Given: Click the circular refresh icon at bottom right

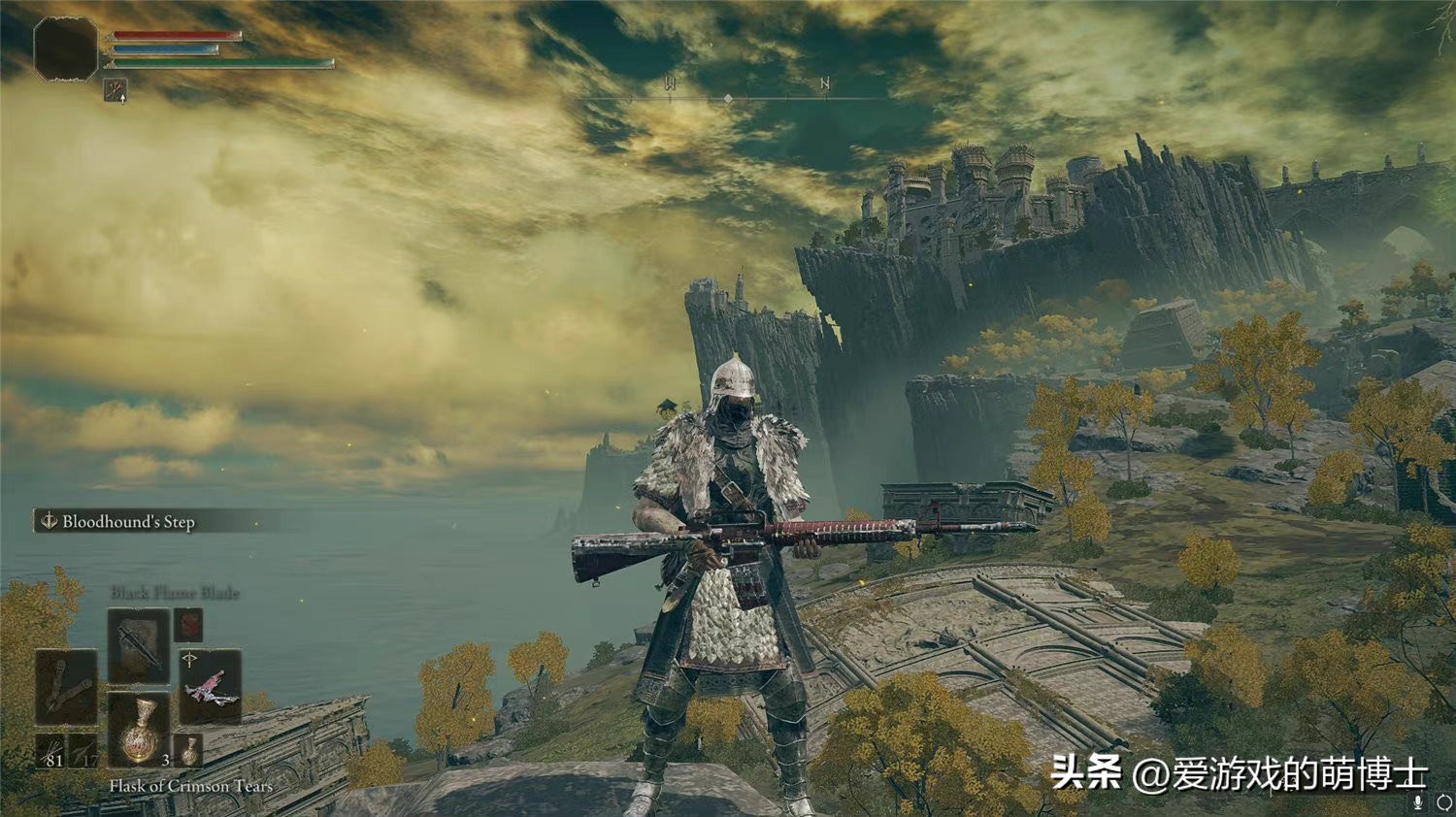Looking at the screenshot, I should point(1443,801).
